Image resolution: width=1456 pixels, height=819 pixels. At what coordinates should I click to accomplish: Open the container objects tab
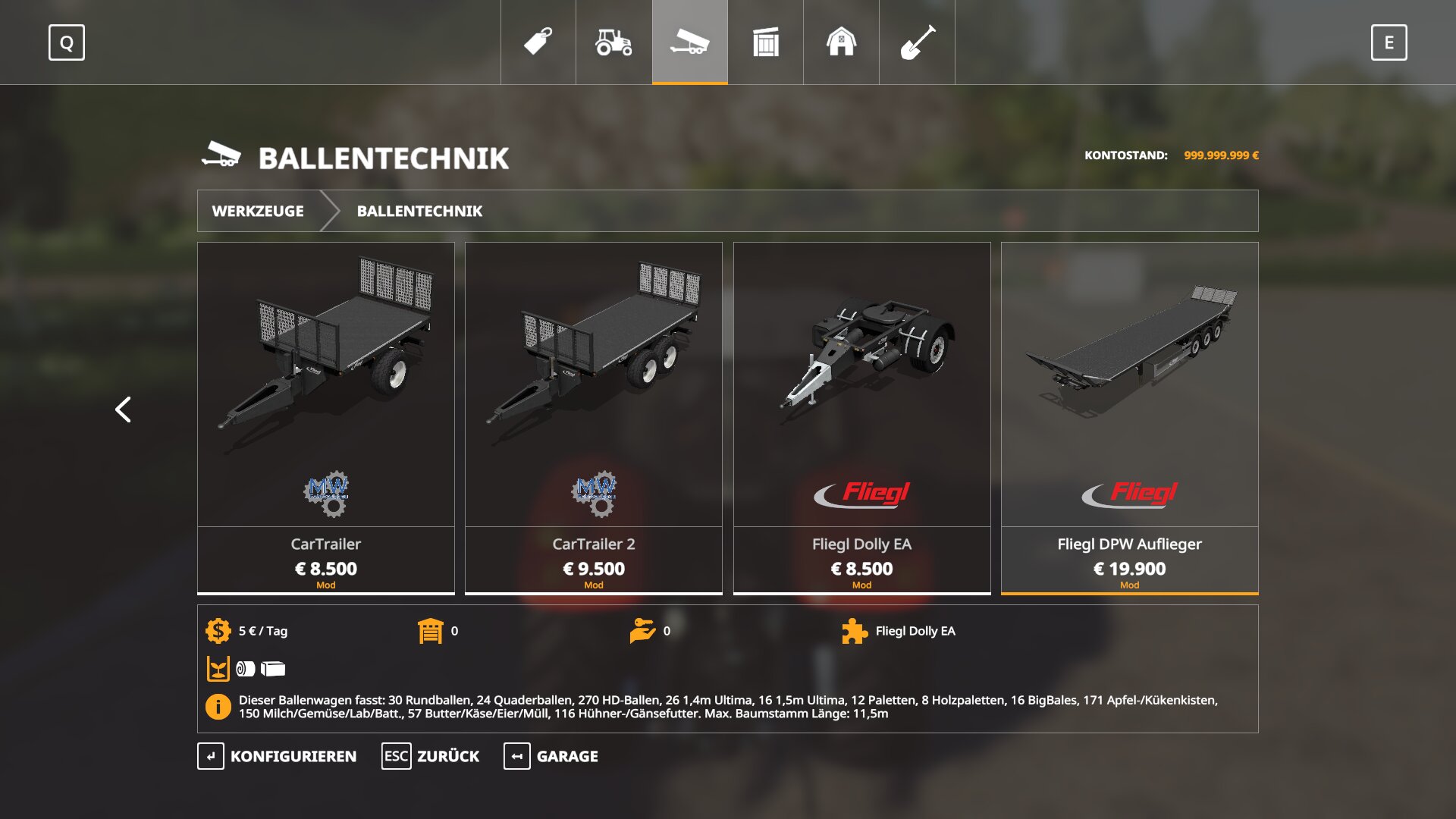click(x=765, y=42)
